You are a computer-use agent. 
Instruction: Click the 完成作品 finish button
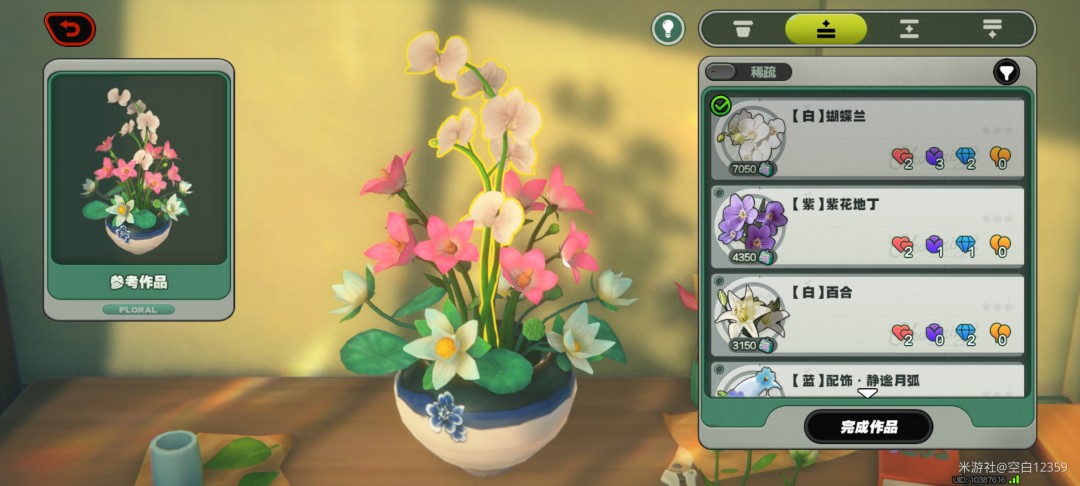click(x=868, y=427)
